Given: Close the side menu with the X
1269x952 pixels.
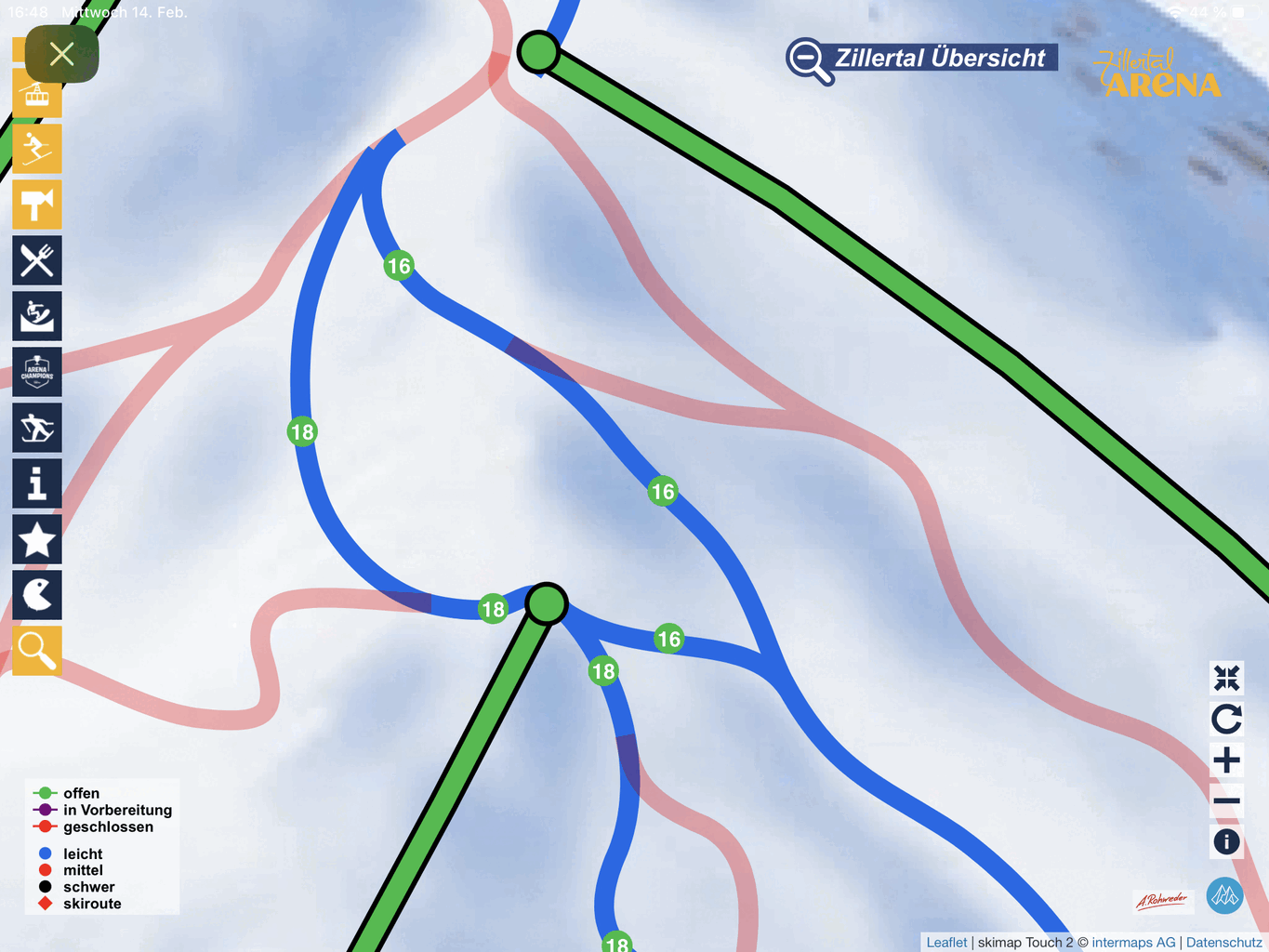Looking at the screenshot, I should point(62,54).
